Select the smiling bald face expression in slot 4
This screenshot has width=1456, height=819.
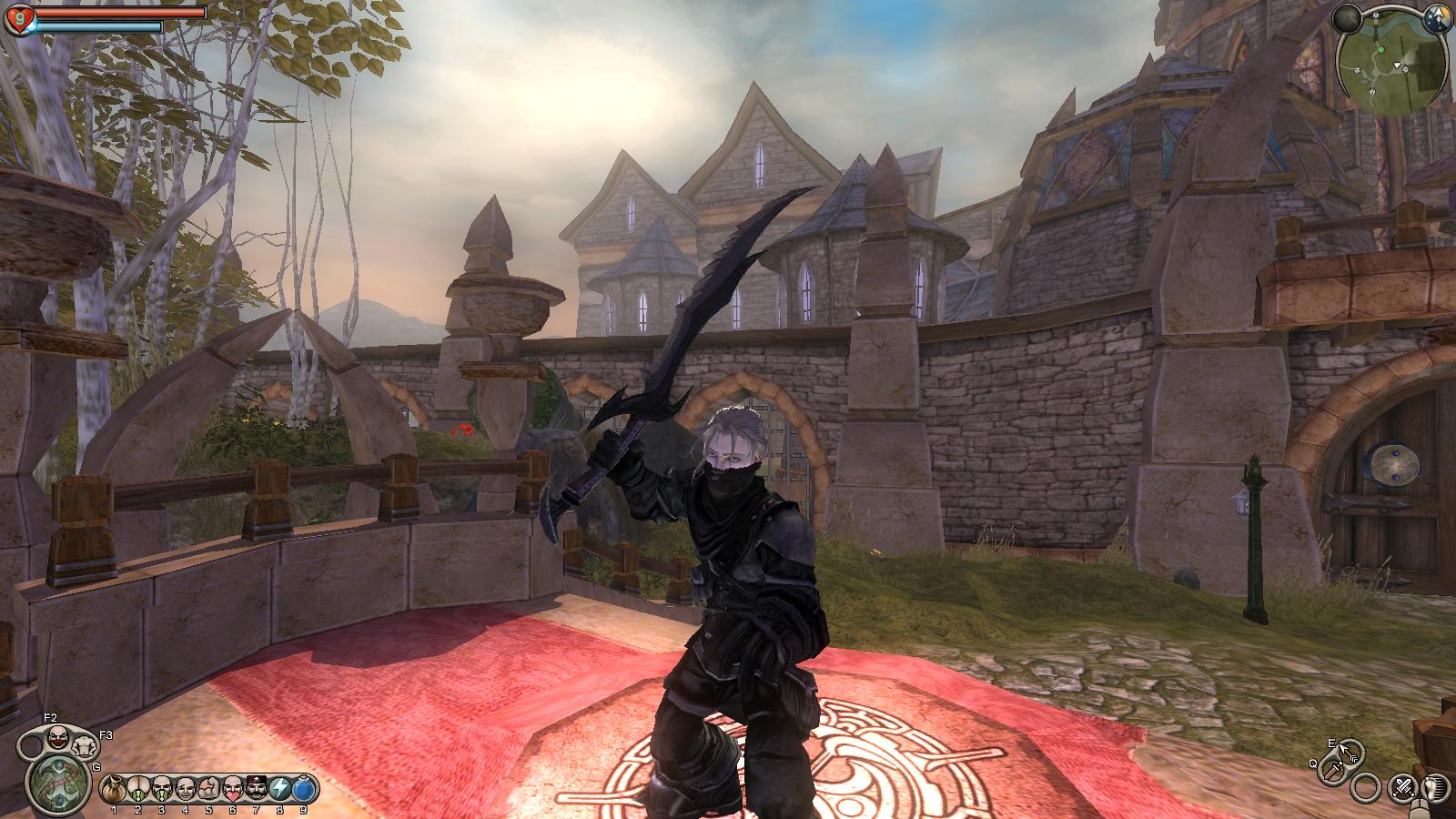click(x=185, y=788)
